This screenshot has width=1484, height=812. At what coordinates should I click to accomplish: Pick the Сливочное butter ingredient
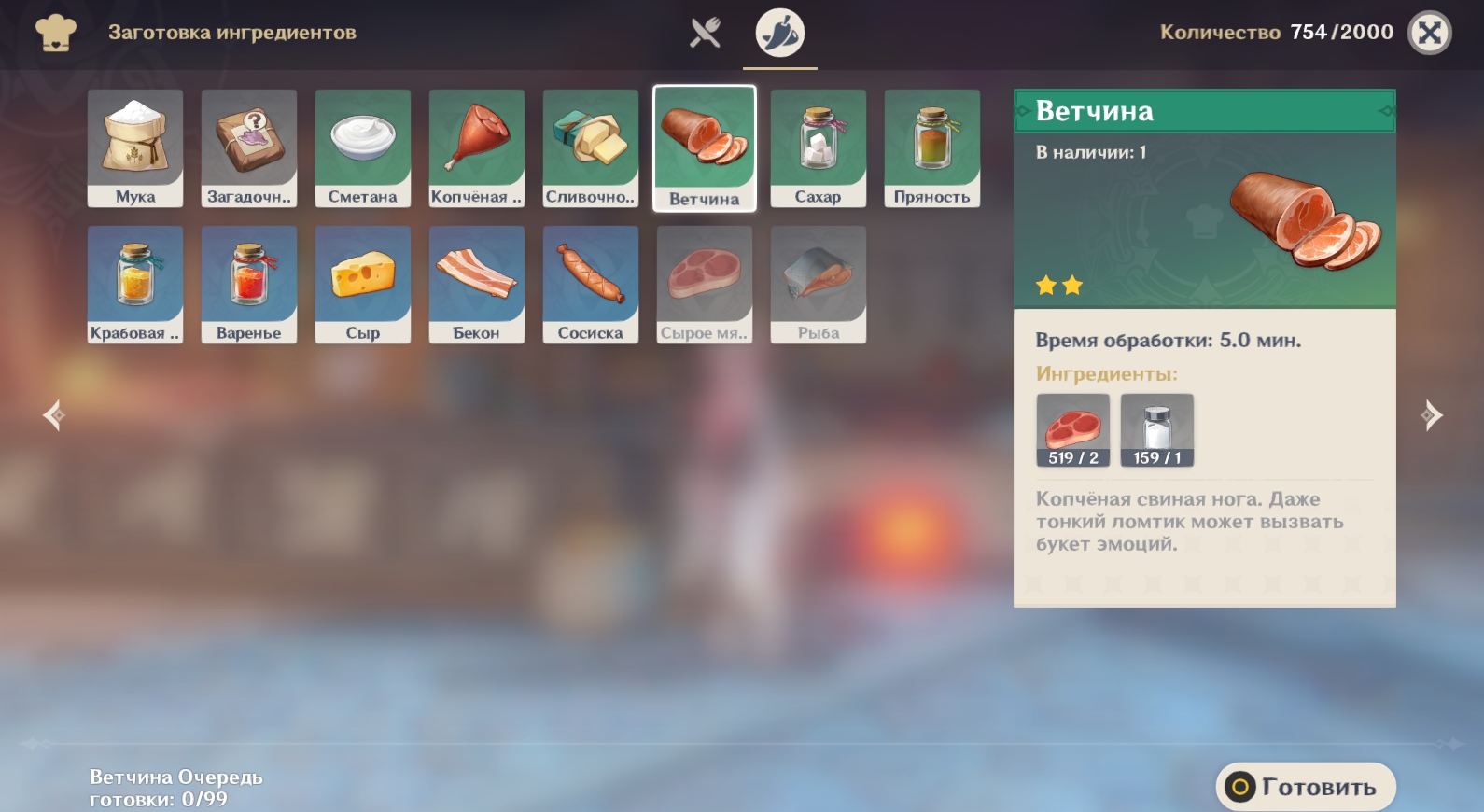point(591,147)
